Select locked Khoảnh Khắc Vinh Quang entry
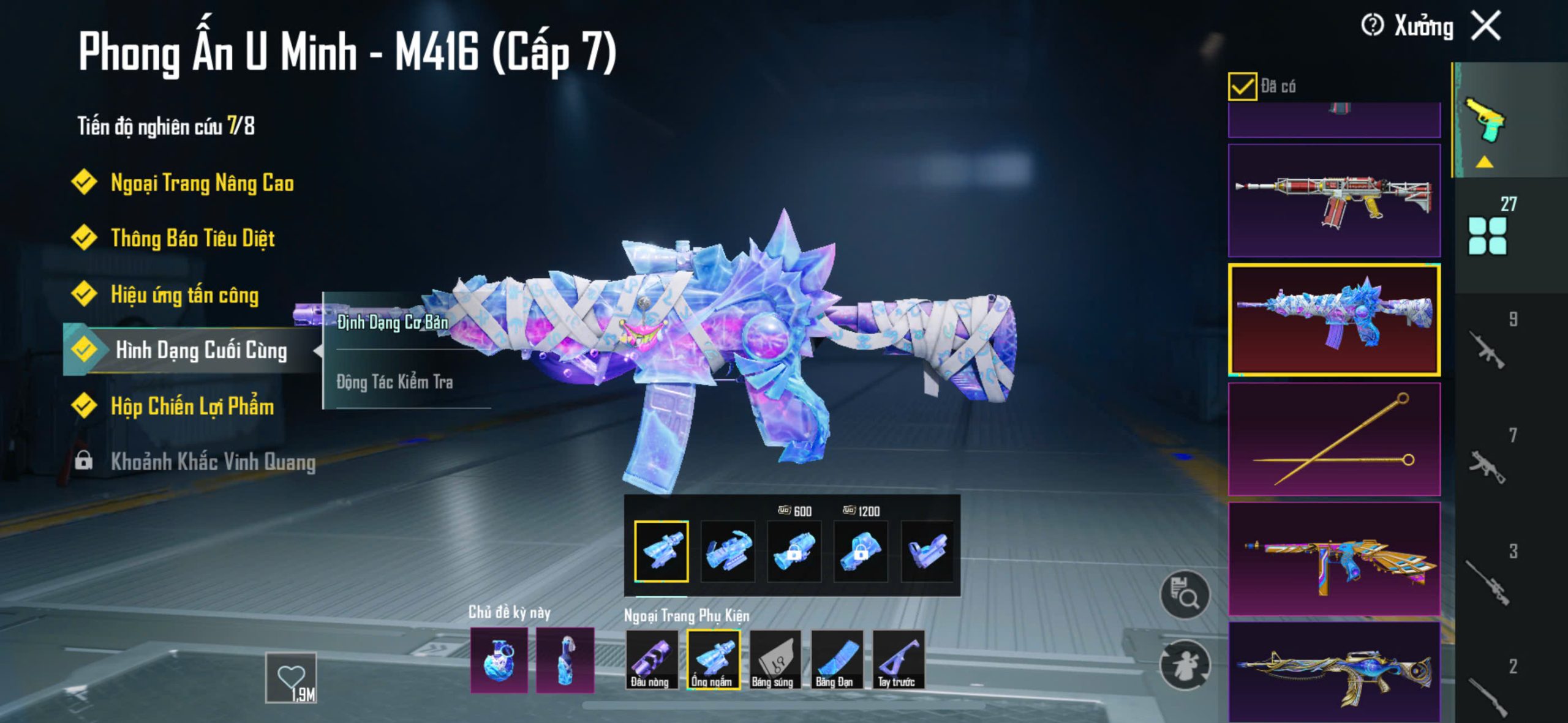The width and height of the screenshot is (1568, 723). click(213, 462)
